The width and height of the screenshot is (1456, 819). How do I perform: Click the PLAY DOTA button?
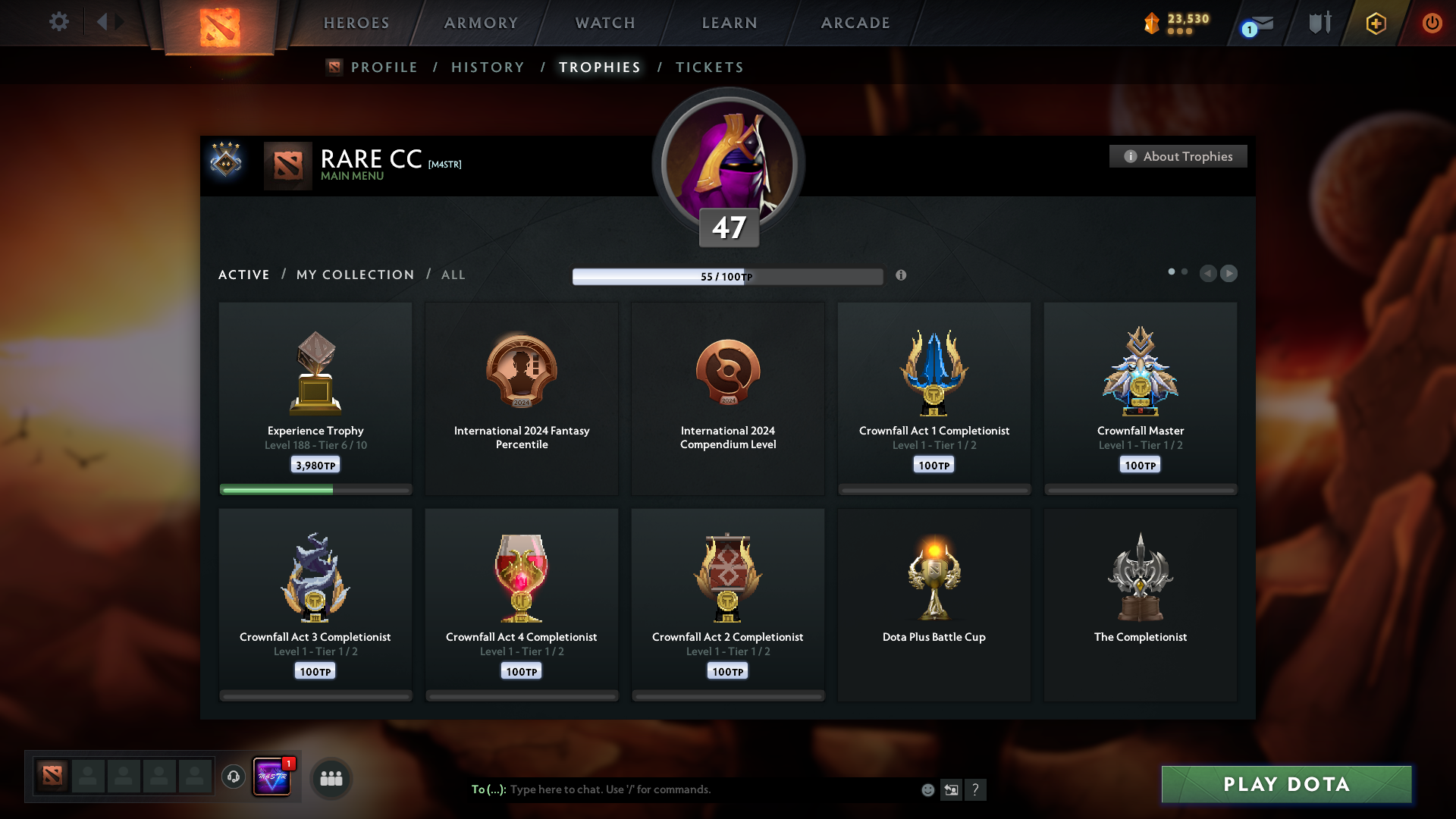[1285, 785]
